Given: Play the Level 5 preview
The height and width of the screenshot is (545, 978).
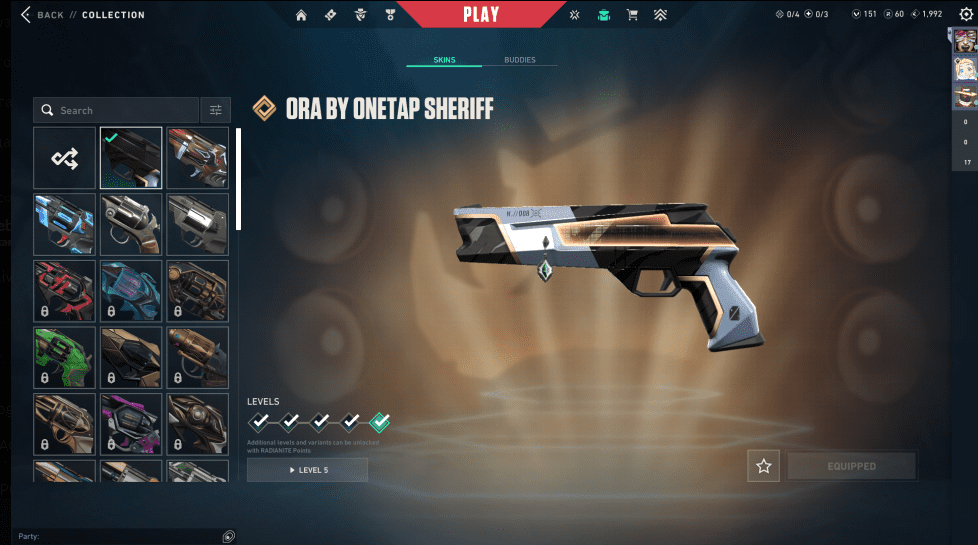Looking at the screenshot, I should 307,470.
